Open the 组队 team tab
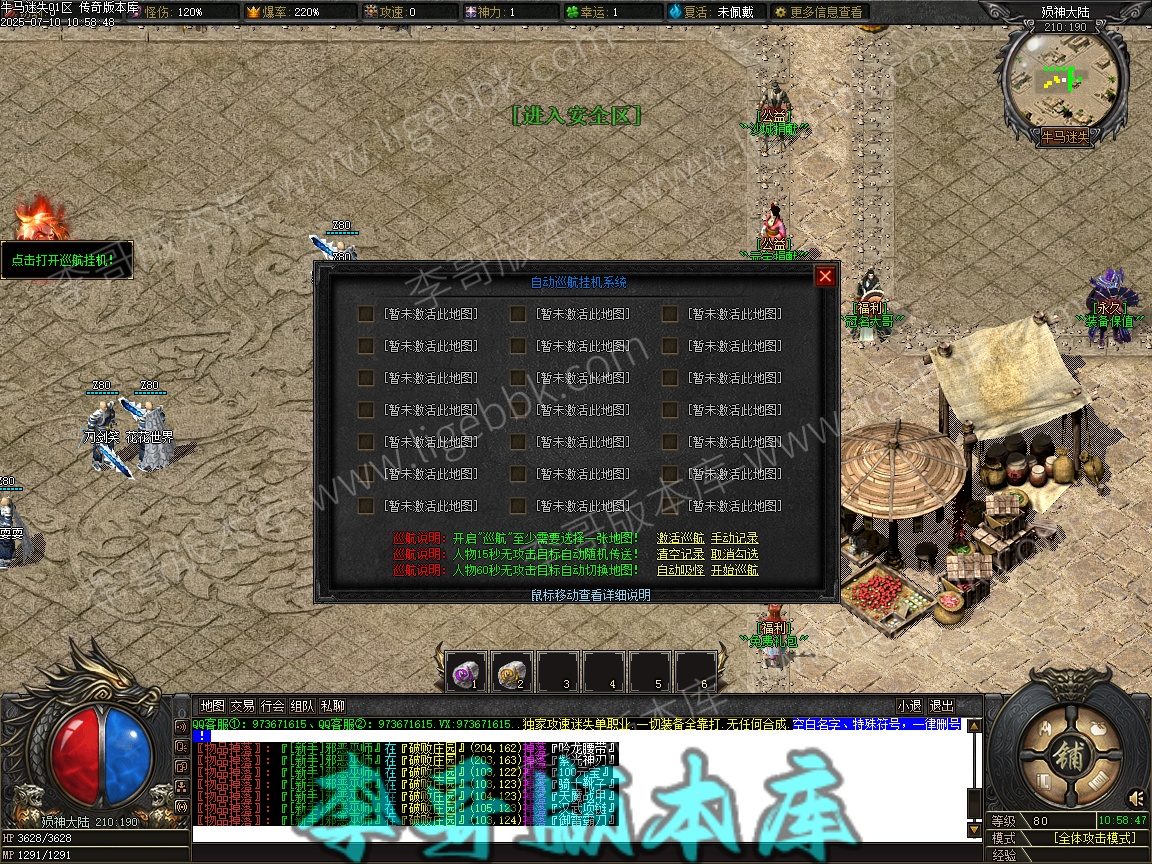The image size is (1152, 864). tap(302, 706)
